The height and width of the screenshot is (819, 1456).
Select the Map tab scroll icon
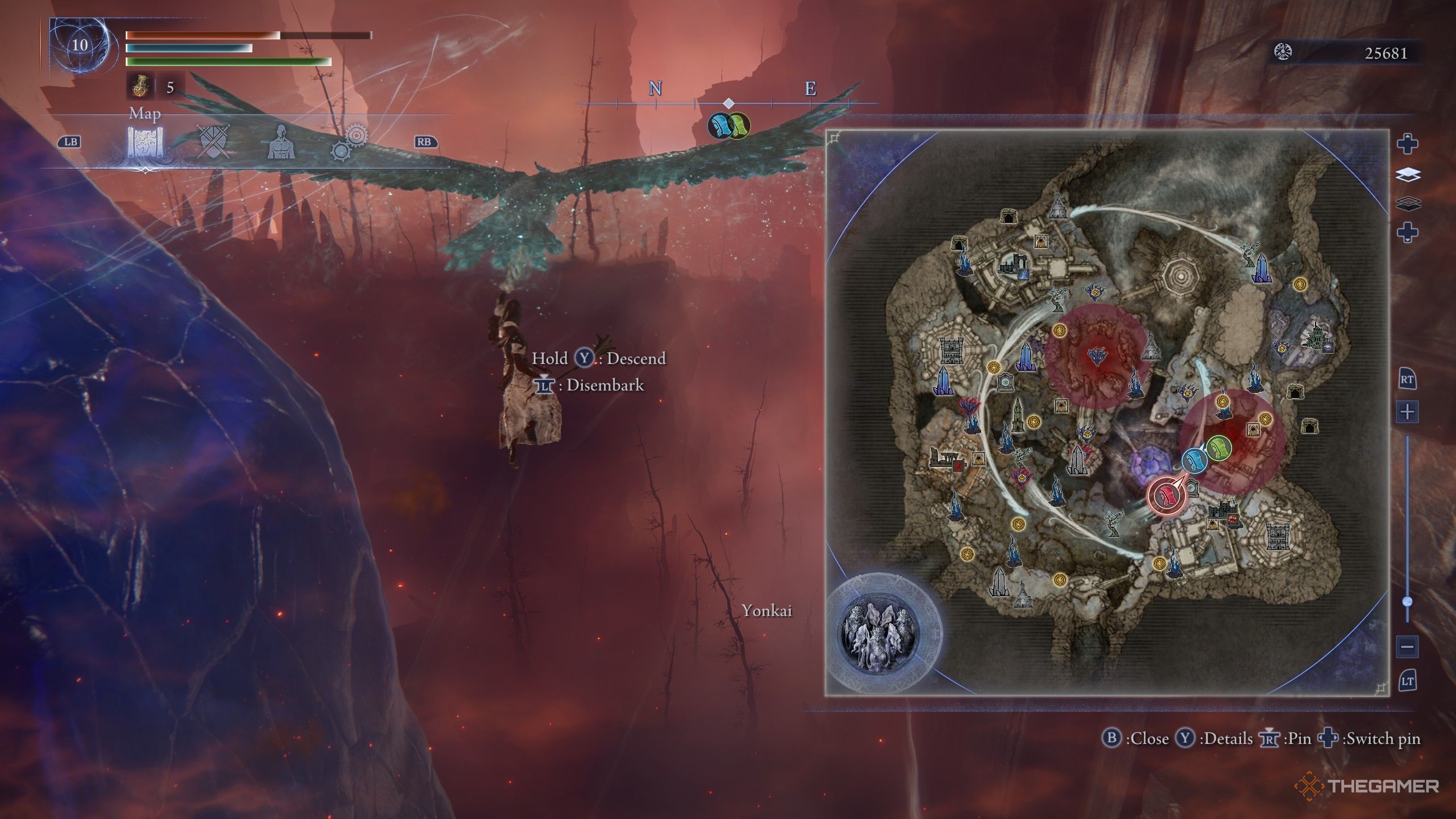[145, 142]
